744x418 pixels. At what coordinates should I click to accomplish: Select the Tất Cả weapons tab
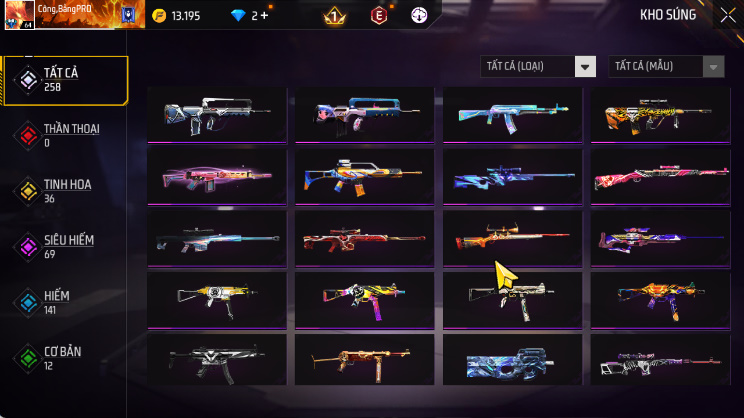point(65,80)
